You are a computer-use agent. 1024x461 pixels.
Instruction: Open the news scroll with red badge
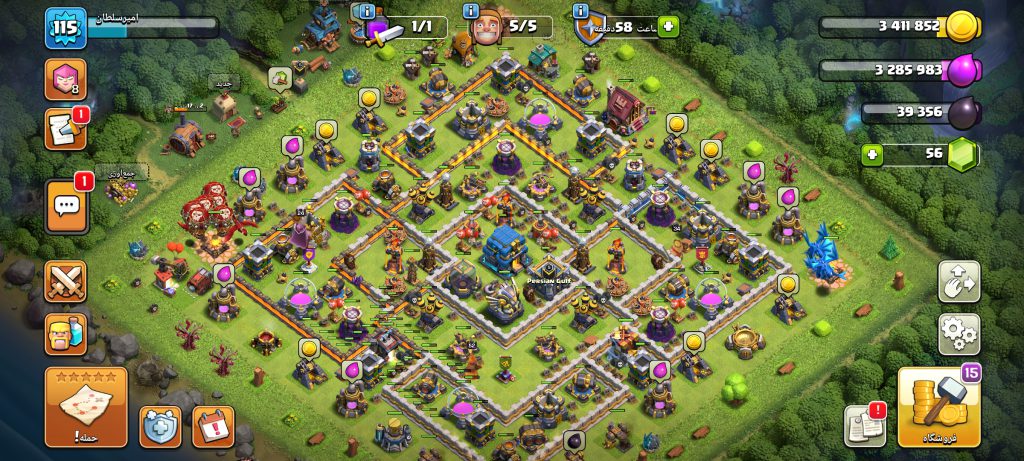click(x=65, y=130)
